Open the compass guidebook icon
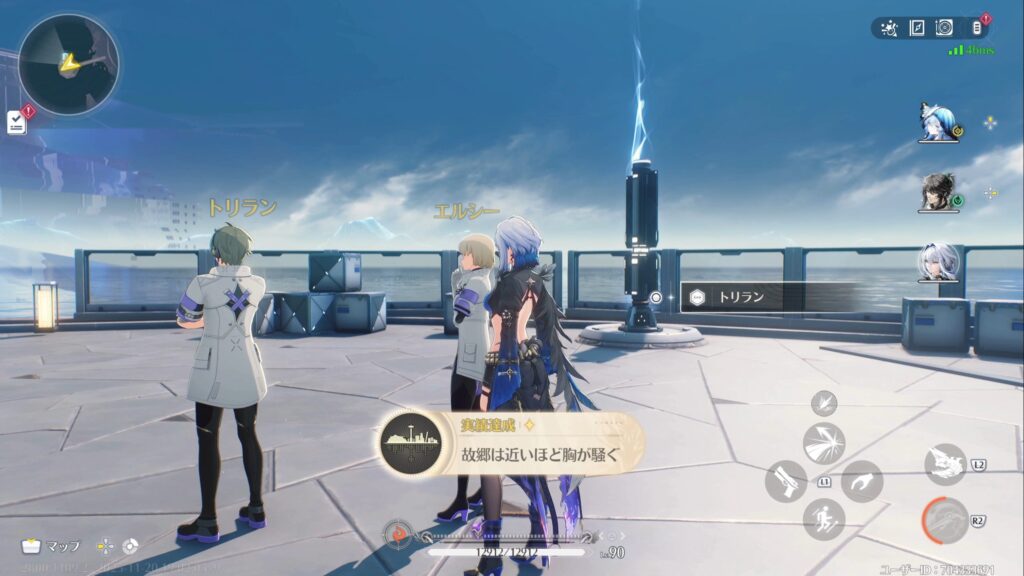1024x576 pixels. [917, 28]
